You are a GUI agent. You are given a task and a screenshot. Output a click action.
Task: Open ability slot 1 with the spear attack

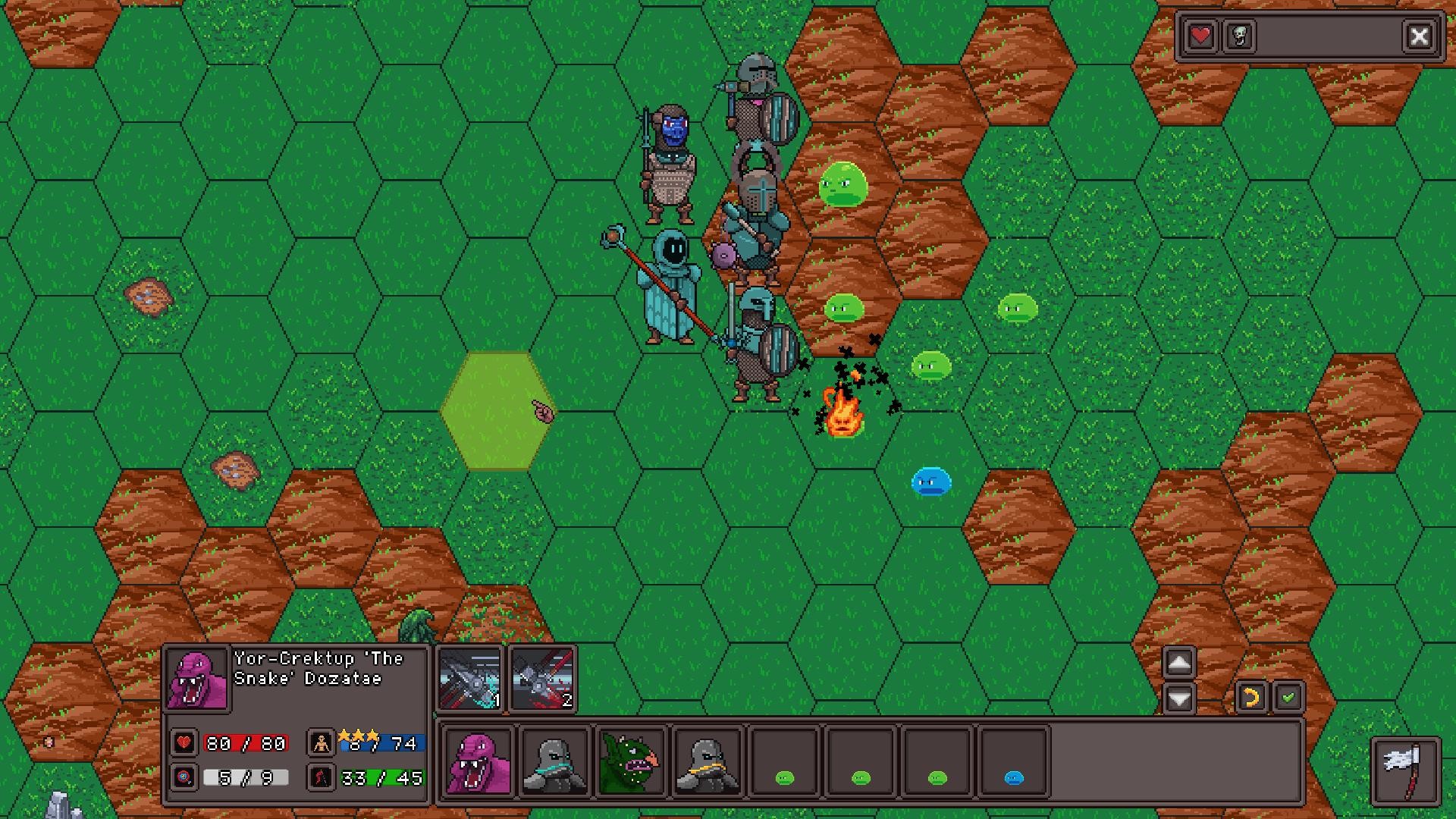[470, 680]
